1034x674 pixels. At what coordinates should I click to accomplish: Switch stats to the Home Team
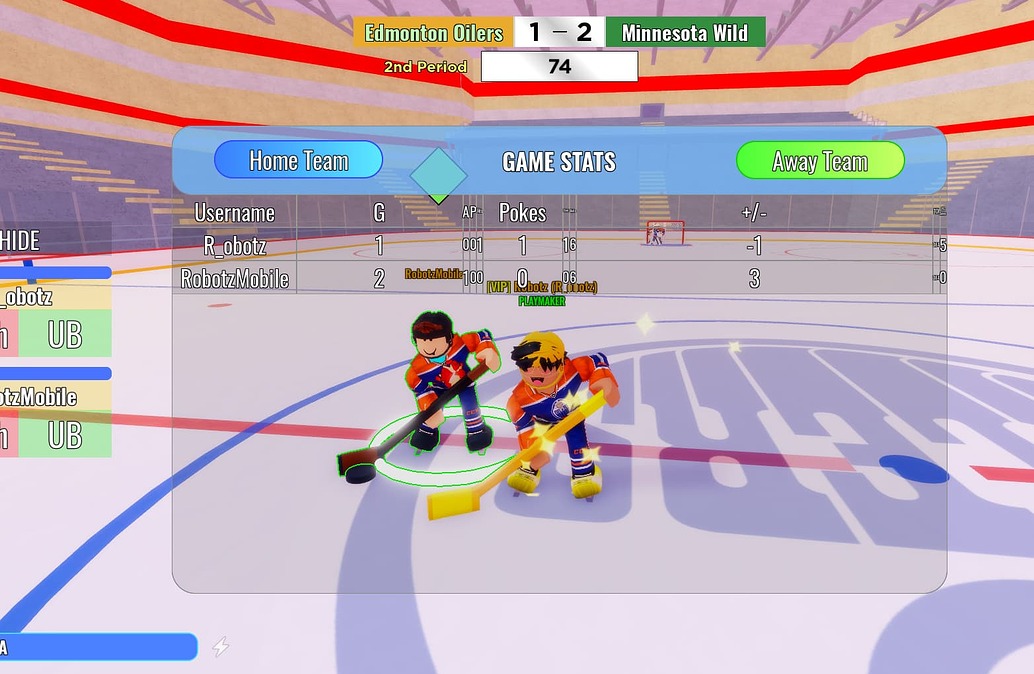298,160
